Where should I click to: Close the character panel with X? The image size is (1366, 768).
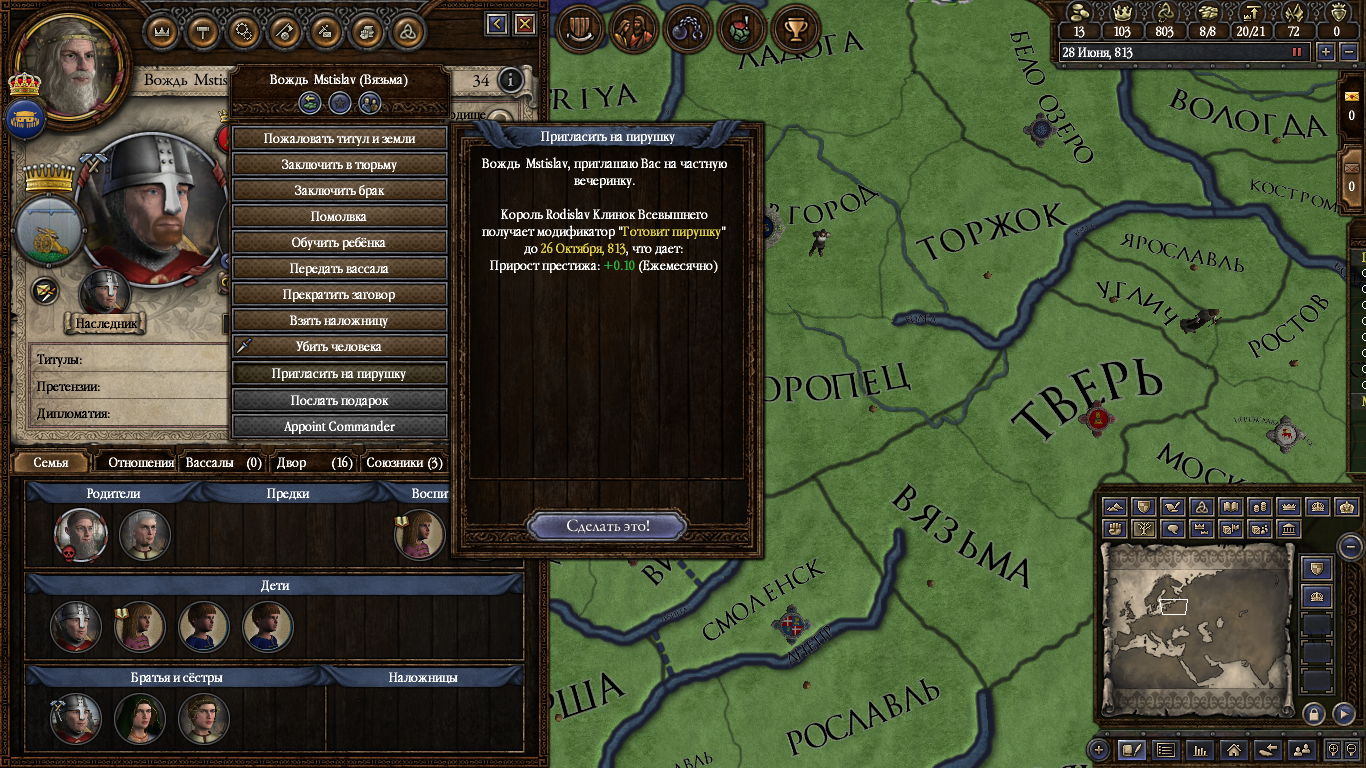pos(524,25)
